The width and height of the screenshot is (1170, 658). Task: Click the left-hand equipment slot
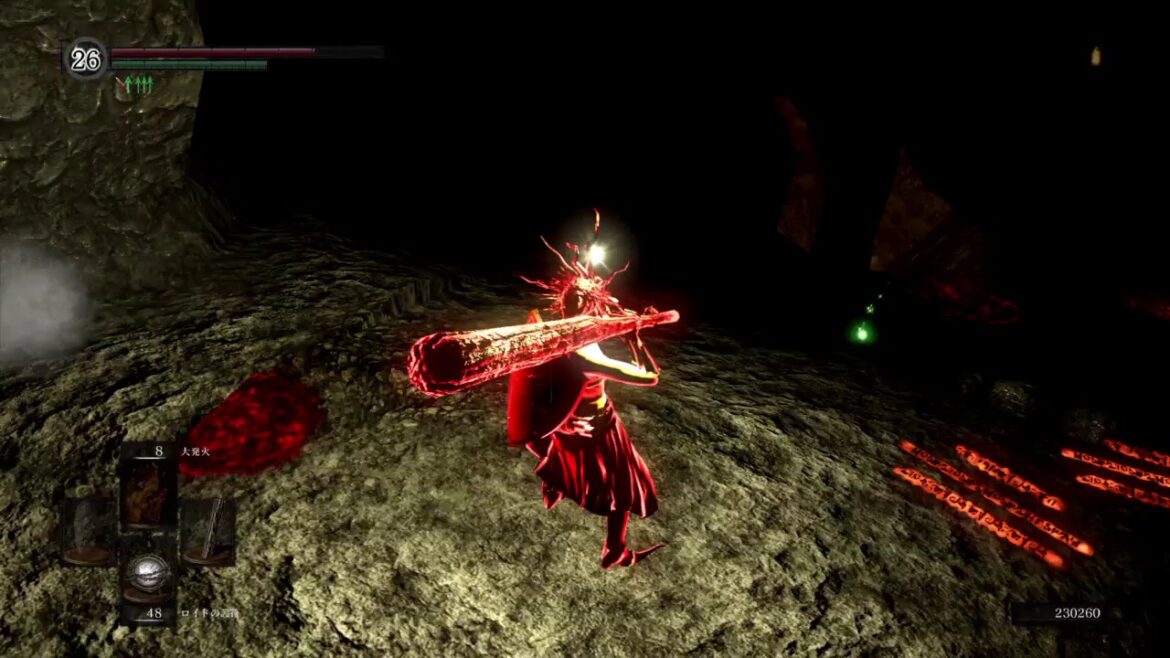click(x=90, y=531)
